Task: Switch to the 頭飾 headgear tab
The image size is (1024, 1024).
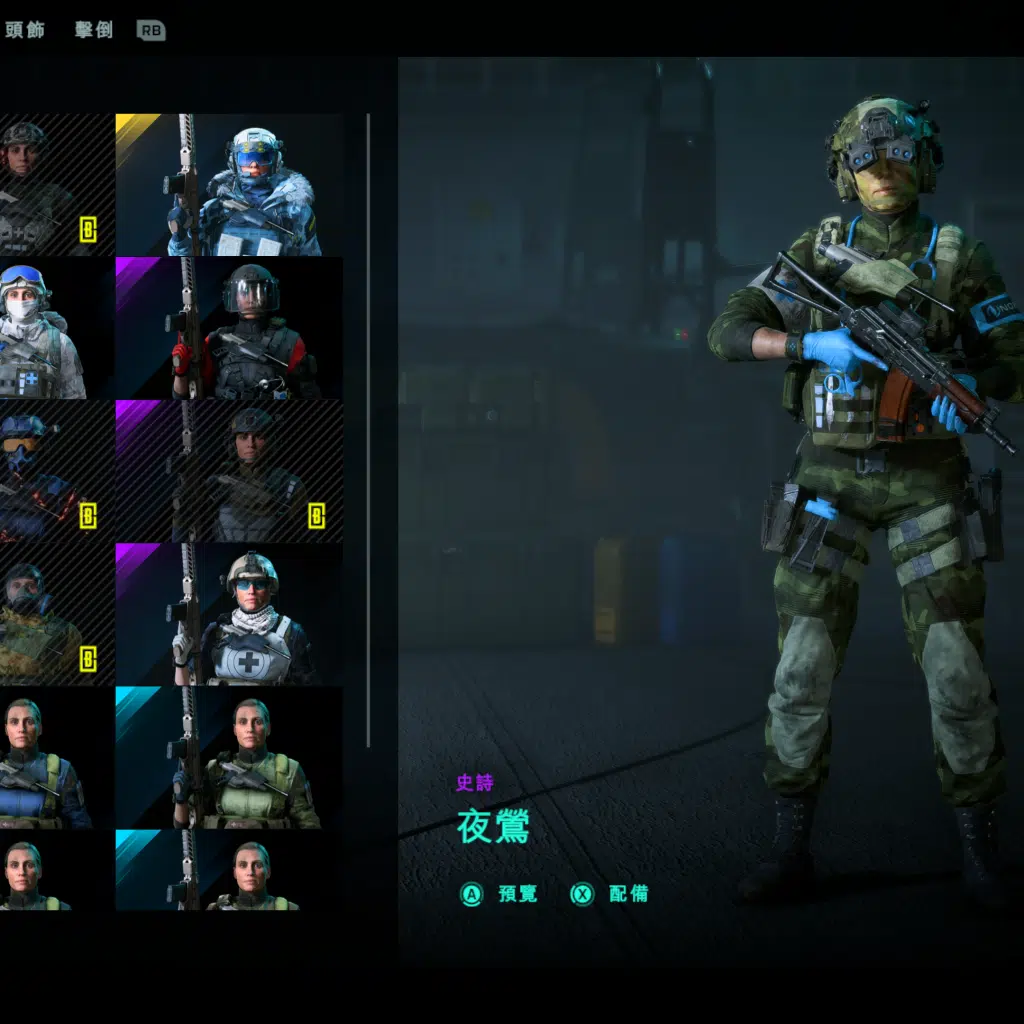Action: [x=25, y=30]
